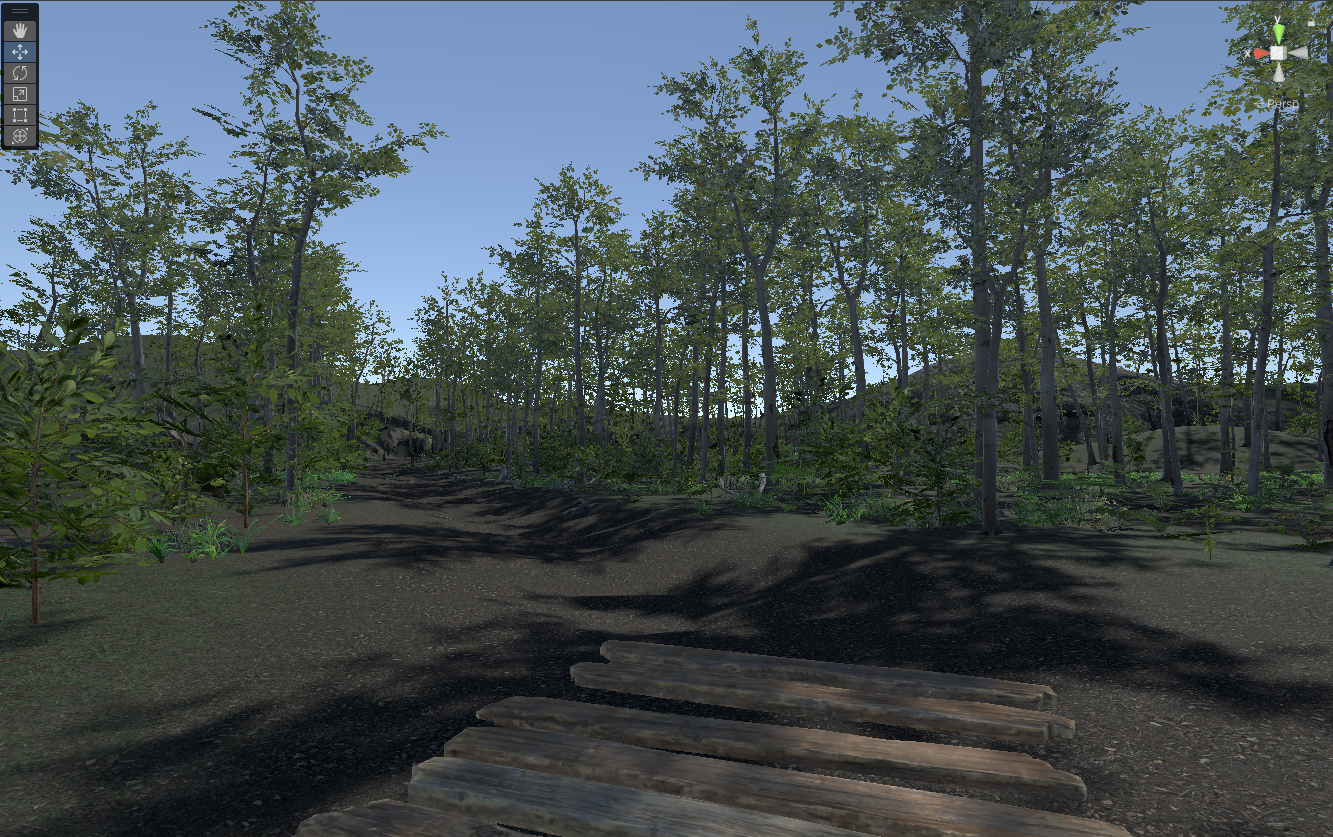Select the Scale tool

tap(20, 92)
